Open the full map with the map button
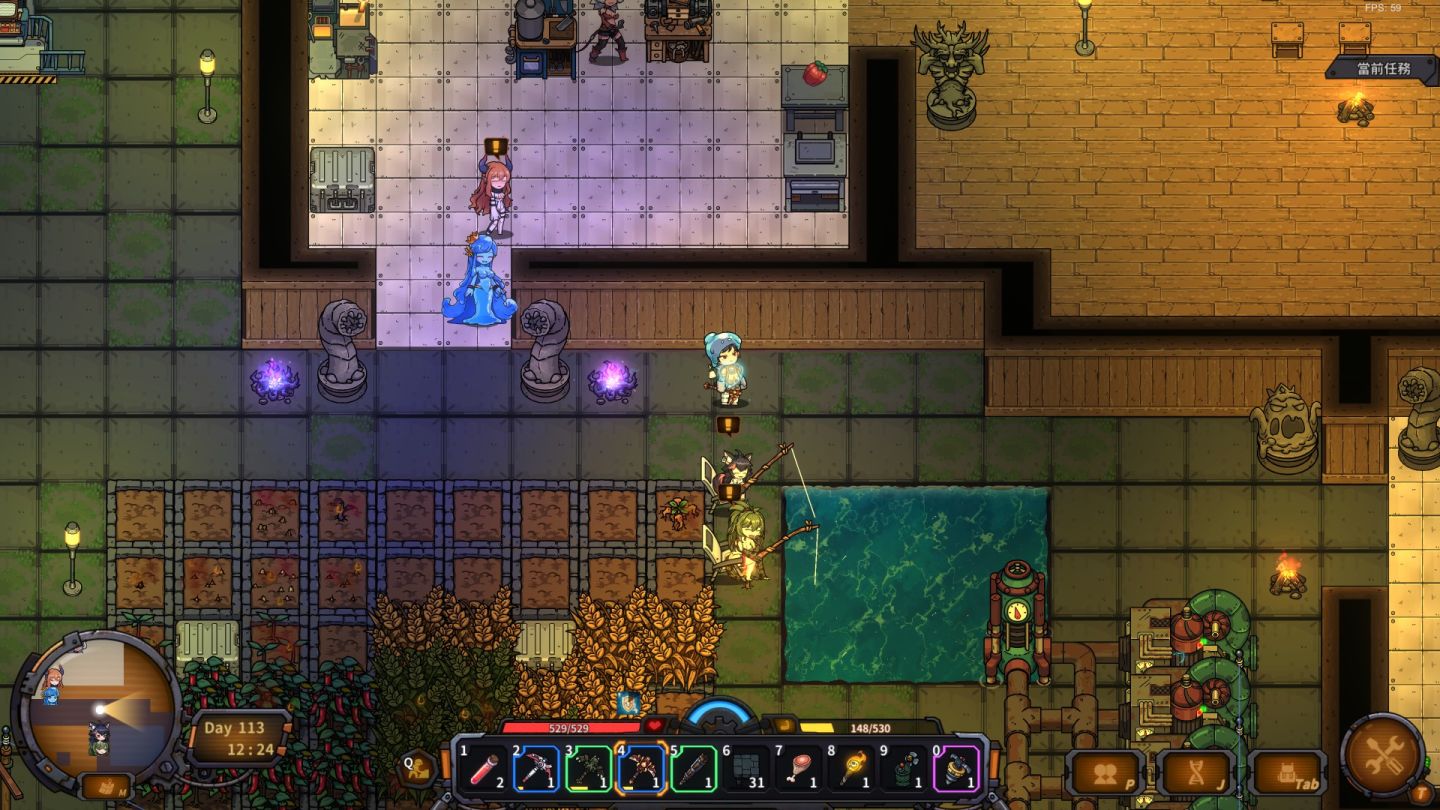 pos(106,786)
